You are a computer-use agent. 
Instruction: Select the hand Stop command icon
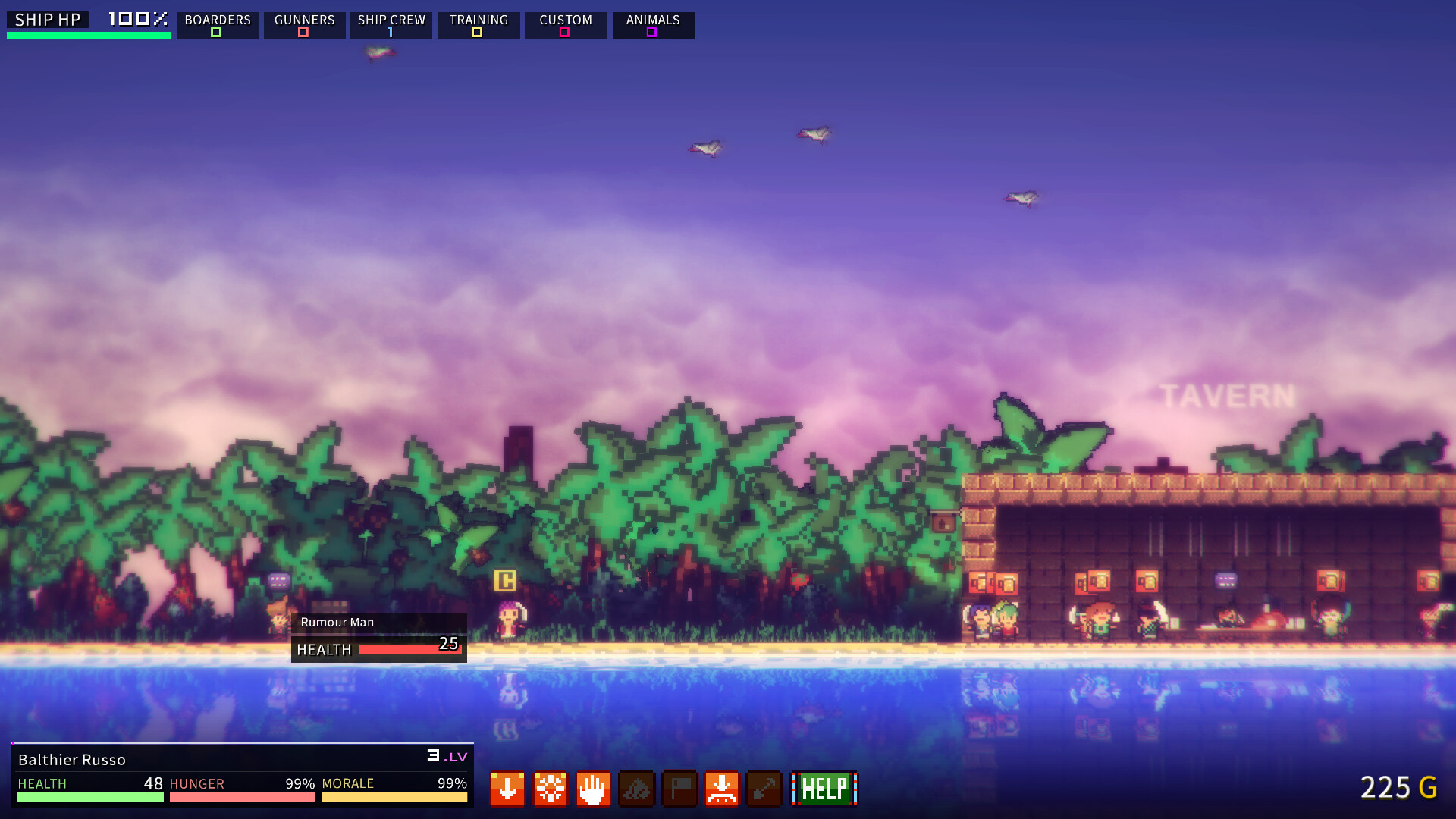pyautogui.click(x=592, y=789)
